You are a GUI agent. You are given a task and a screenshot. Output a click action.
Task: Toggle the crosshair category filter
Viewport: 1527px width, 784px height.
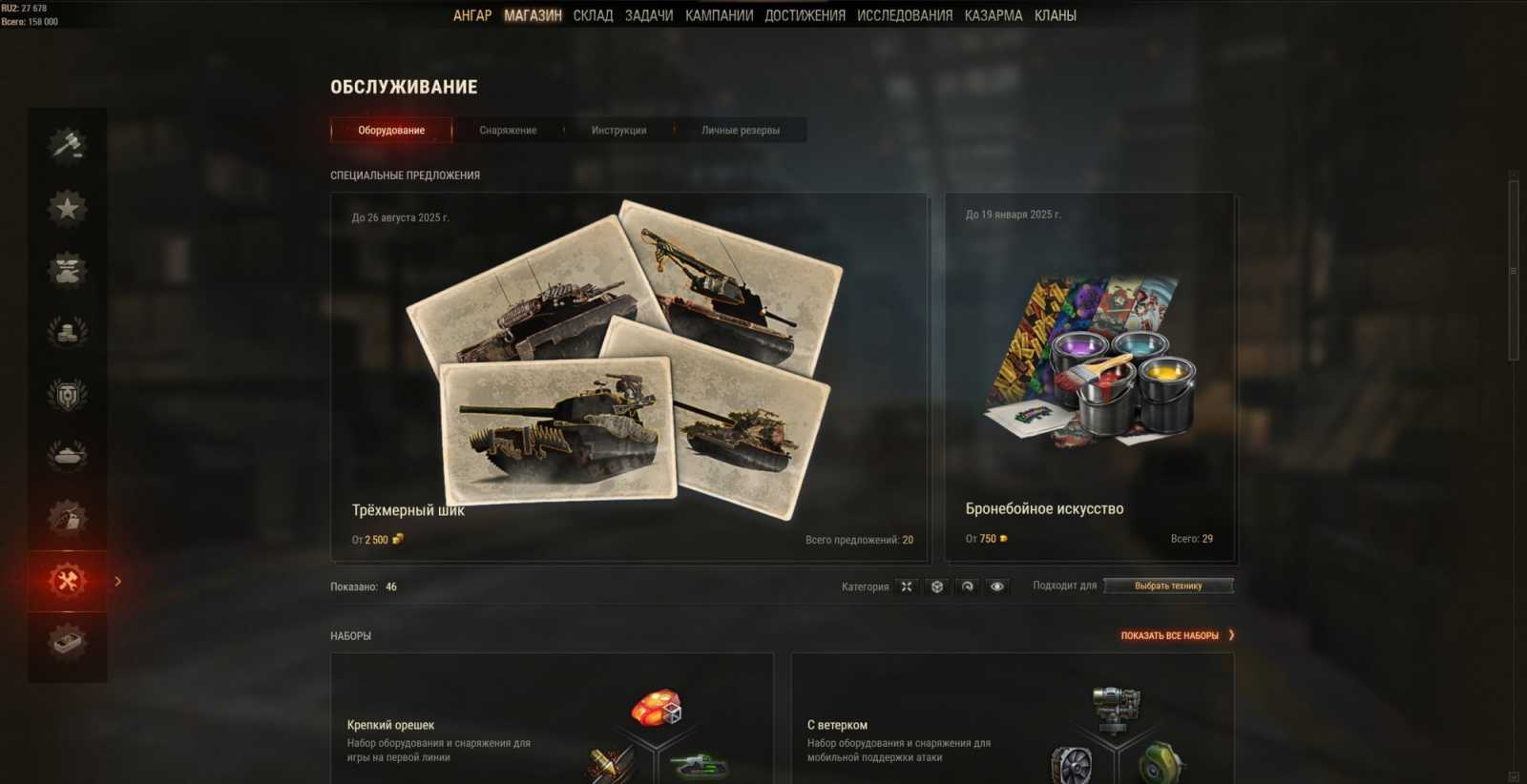pyautogui.click(x=906, y=586)
